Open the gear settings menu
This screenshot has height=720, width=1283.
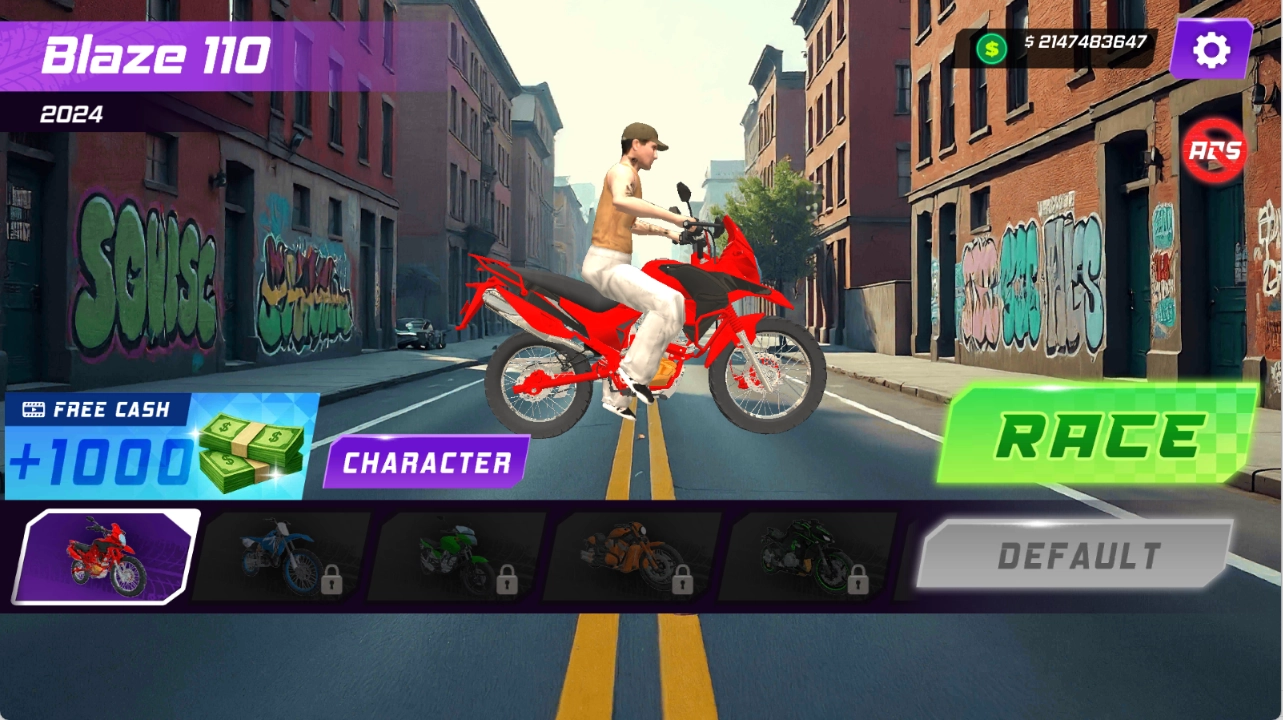pos(1211,49)
